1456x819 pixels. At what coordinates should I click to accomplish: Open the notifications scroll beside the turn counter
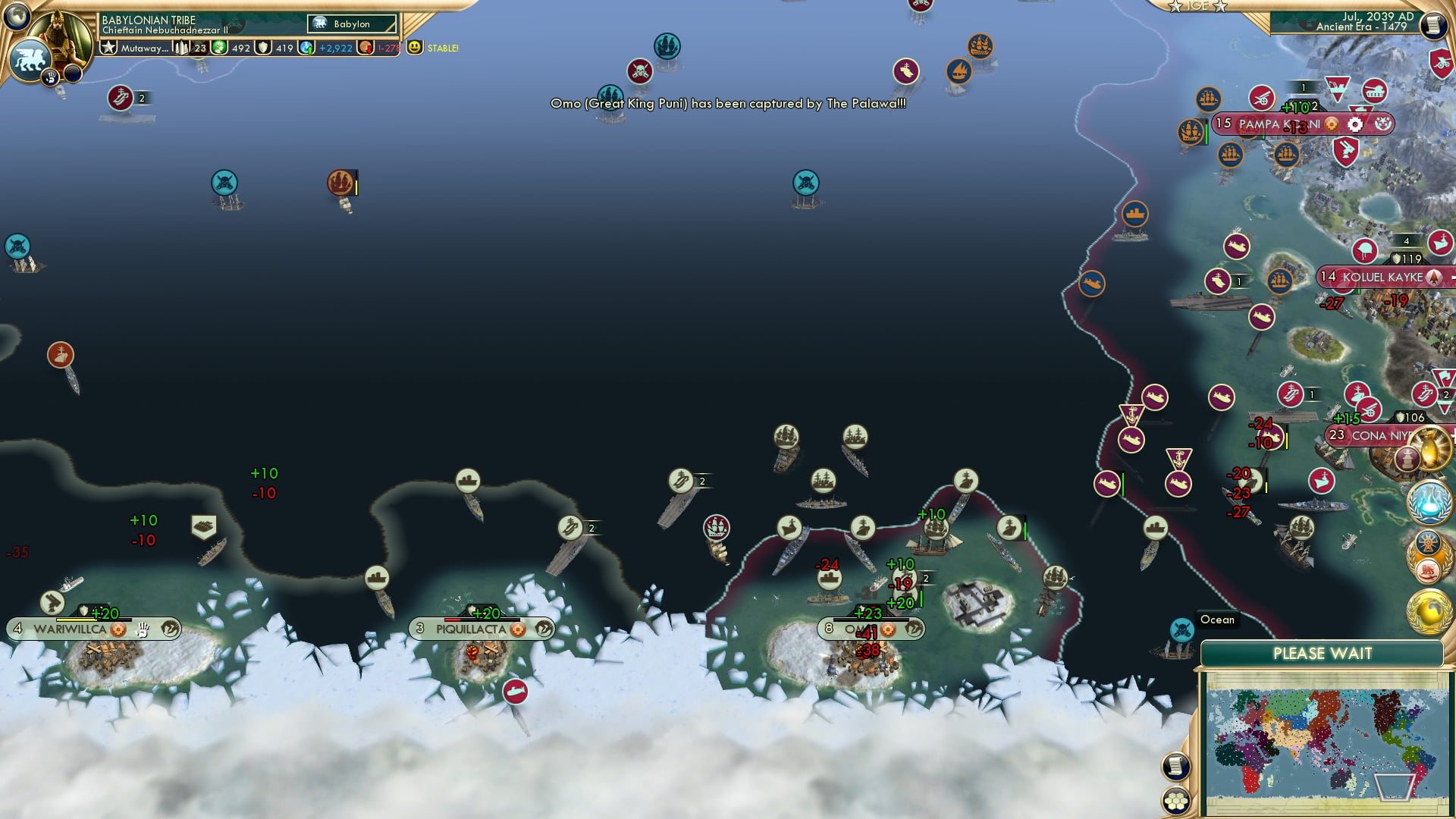(x=1436, y=25)
